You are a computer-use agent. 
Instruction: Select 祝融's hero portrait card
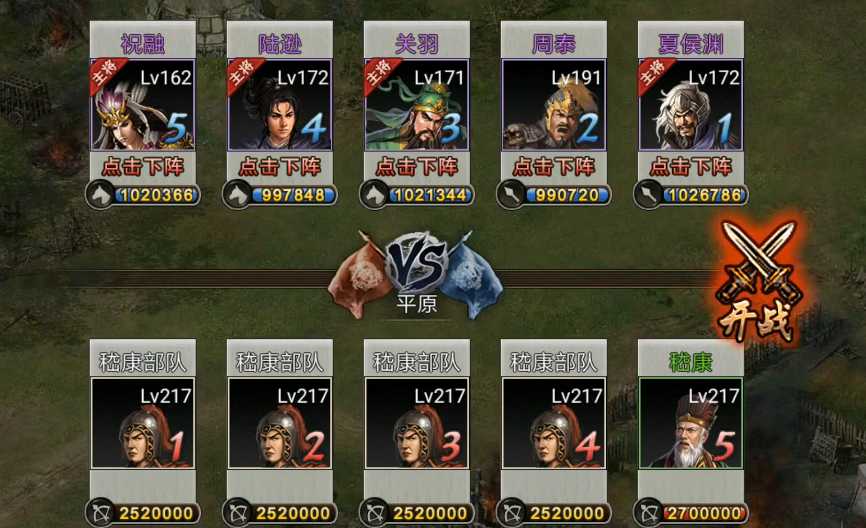pyautogui.click(x=142, y=105)
